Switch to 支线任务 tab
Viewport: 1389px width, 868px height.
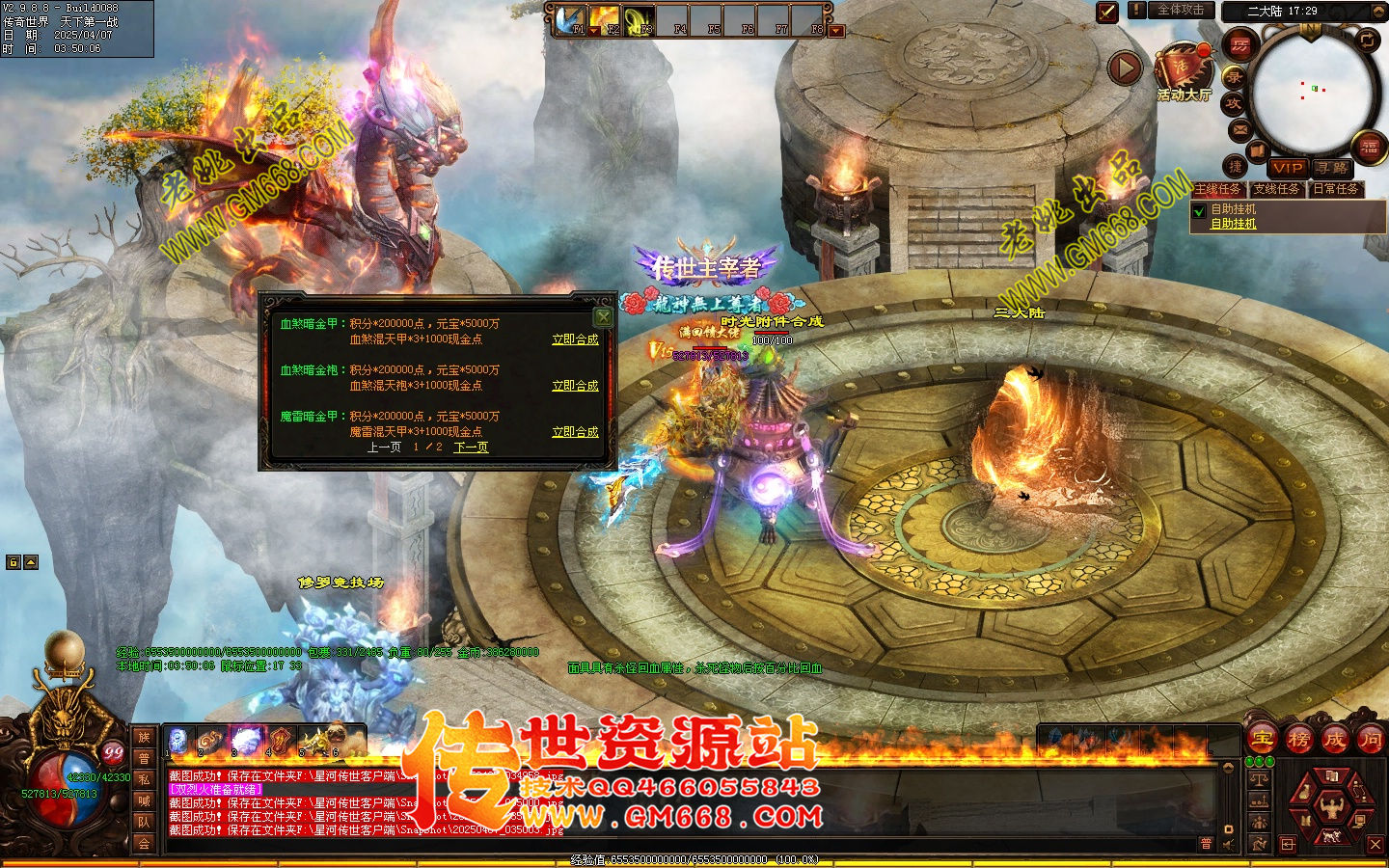(x=1276, y=189)
